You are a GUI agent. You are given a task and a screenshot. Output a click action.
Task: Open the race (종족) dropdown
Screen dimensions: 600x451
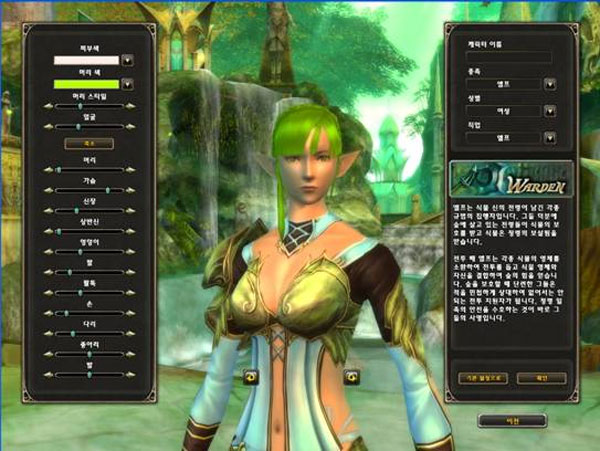click(550, 84)
